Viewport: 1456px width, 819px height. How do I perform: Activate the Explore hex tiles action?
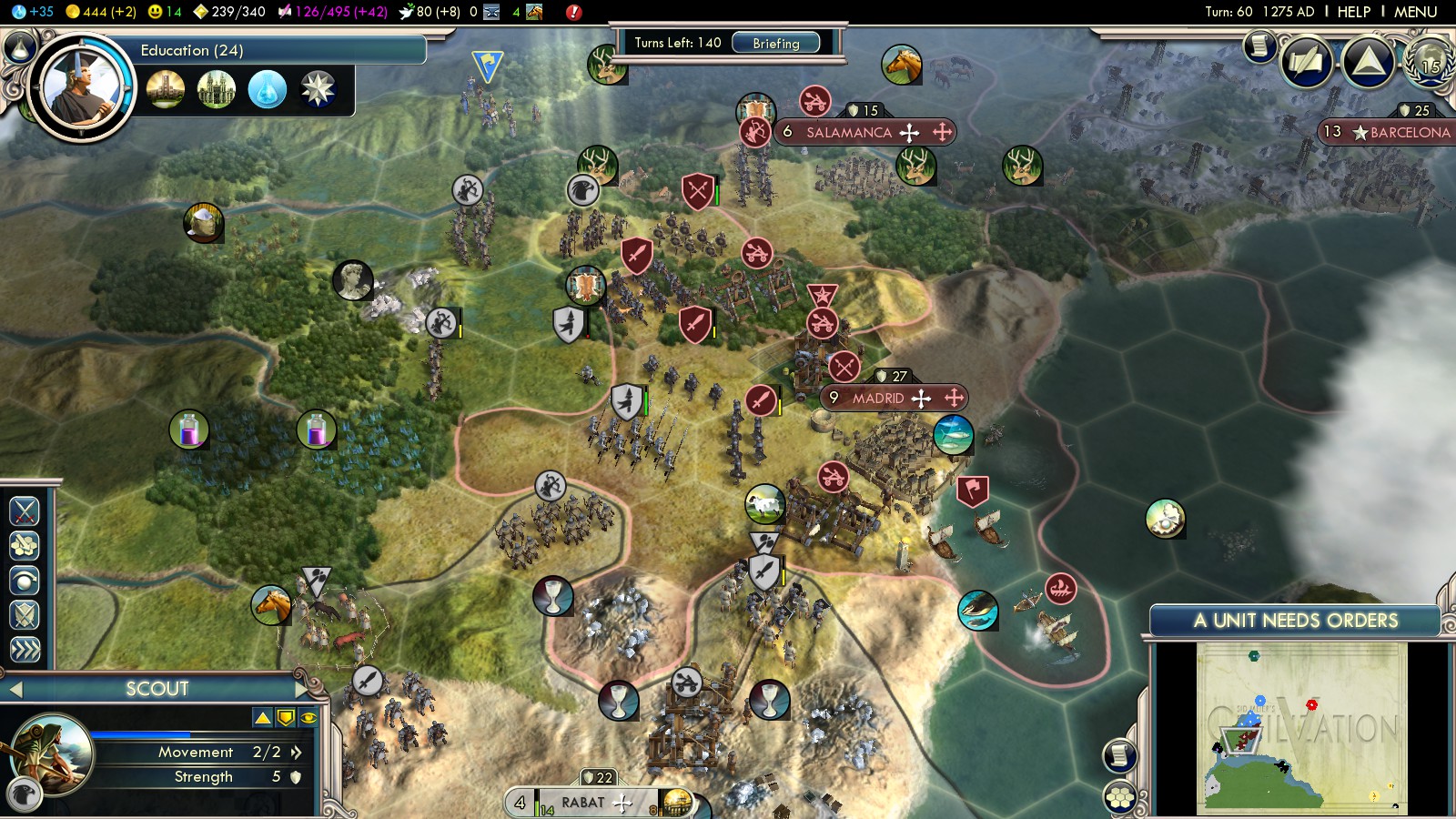[x=25, y=545]
